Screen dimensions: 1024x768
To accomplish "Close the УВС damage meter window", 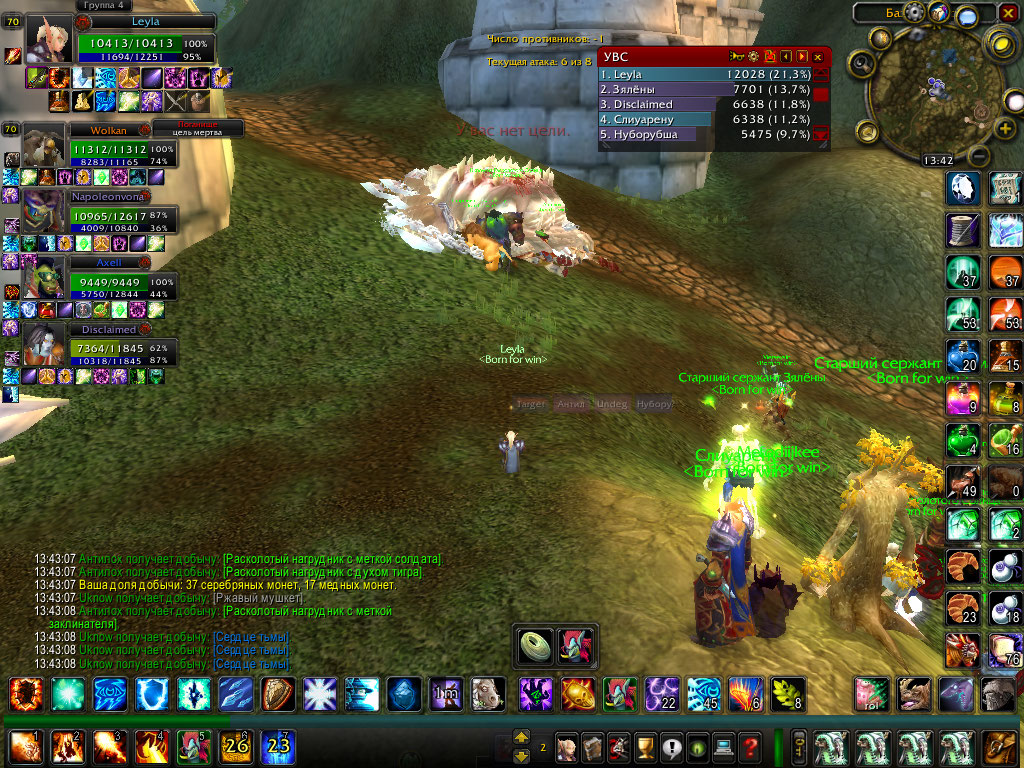I will click(x=818, y=57).
